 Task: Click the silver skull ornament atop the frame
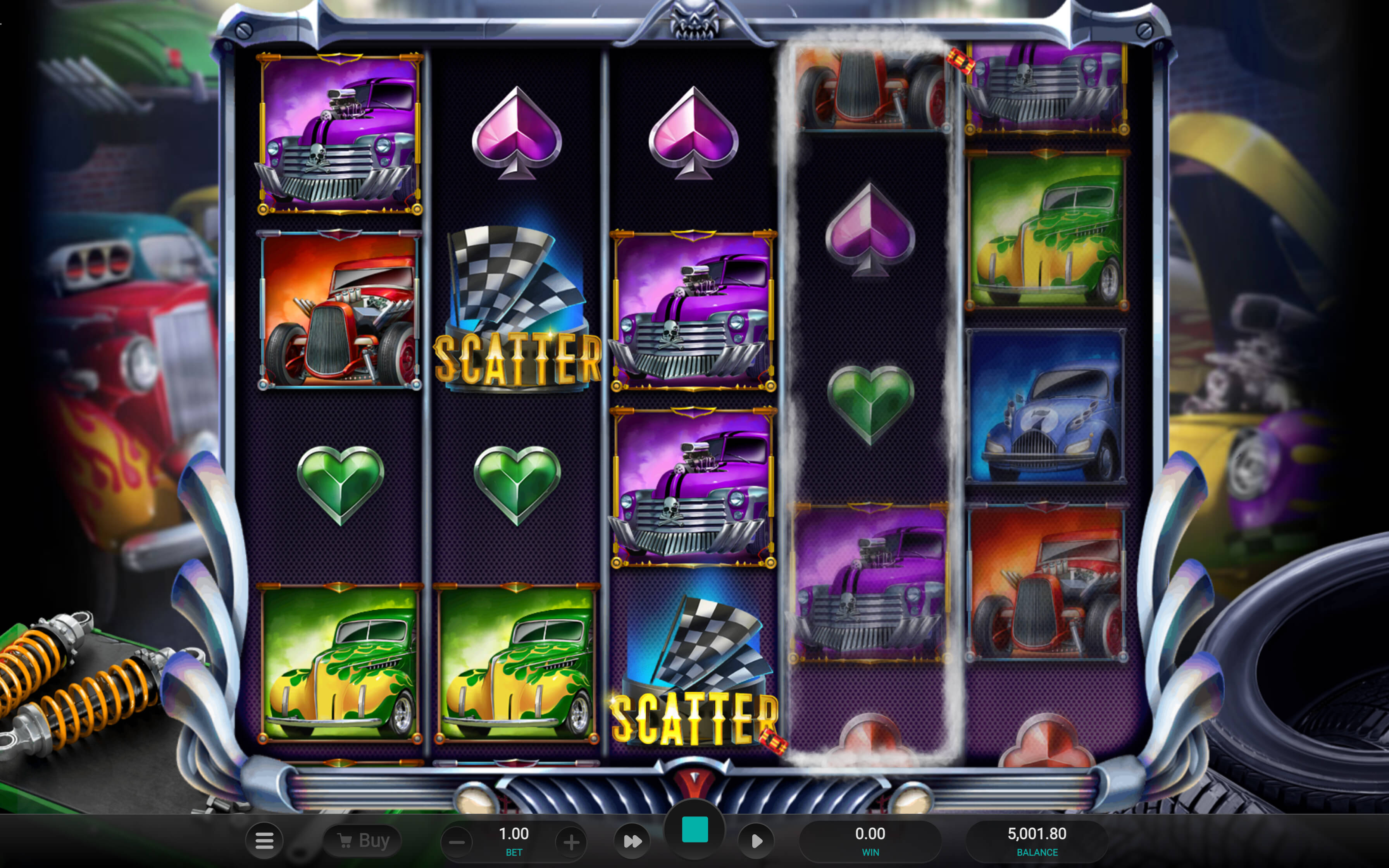point(694,20)
